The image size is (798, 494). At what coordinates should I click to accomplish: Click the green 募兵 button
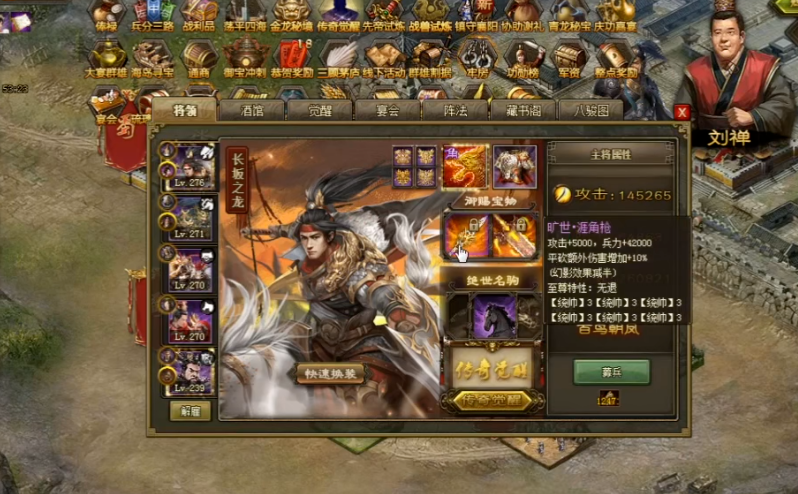[x=611, y=371]
